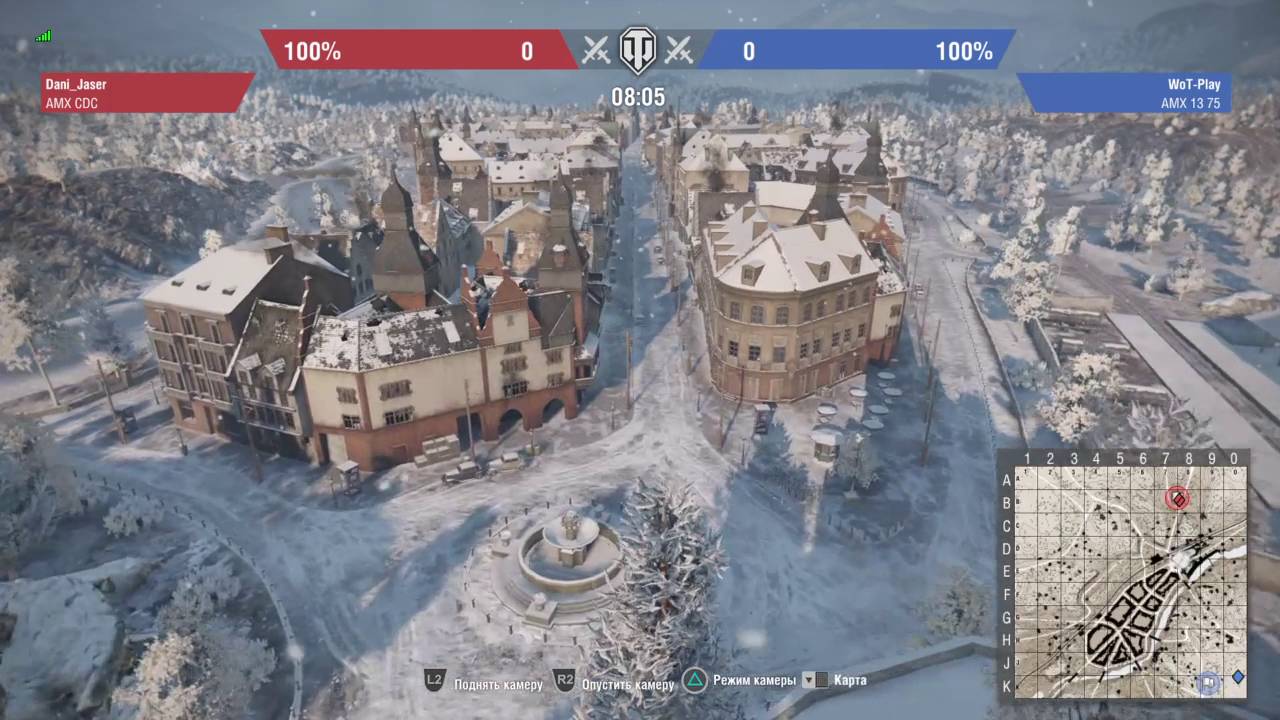The image size is (1280, 720).
Task: Click the World of Tanks emblem between the scores
Action: (637, 50)
